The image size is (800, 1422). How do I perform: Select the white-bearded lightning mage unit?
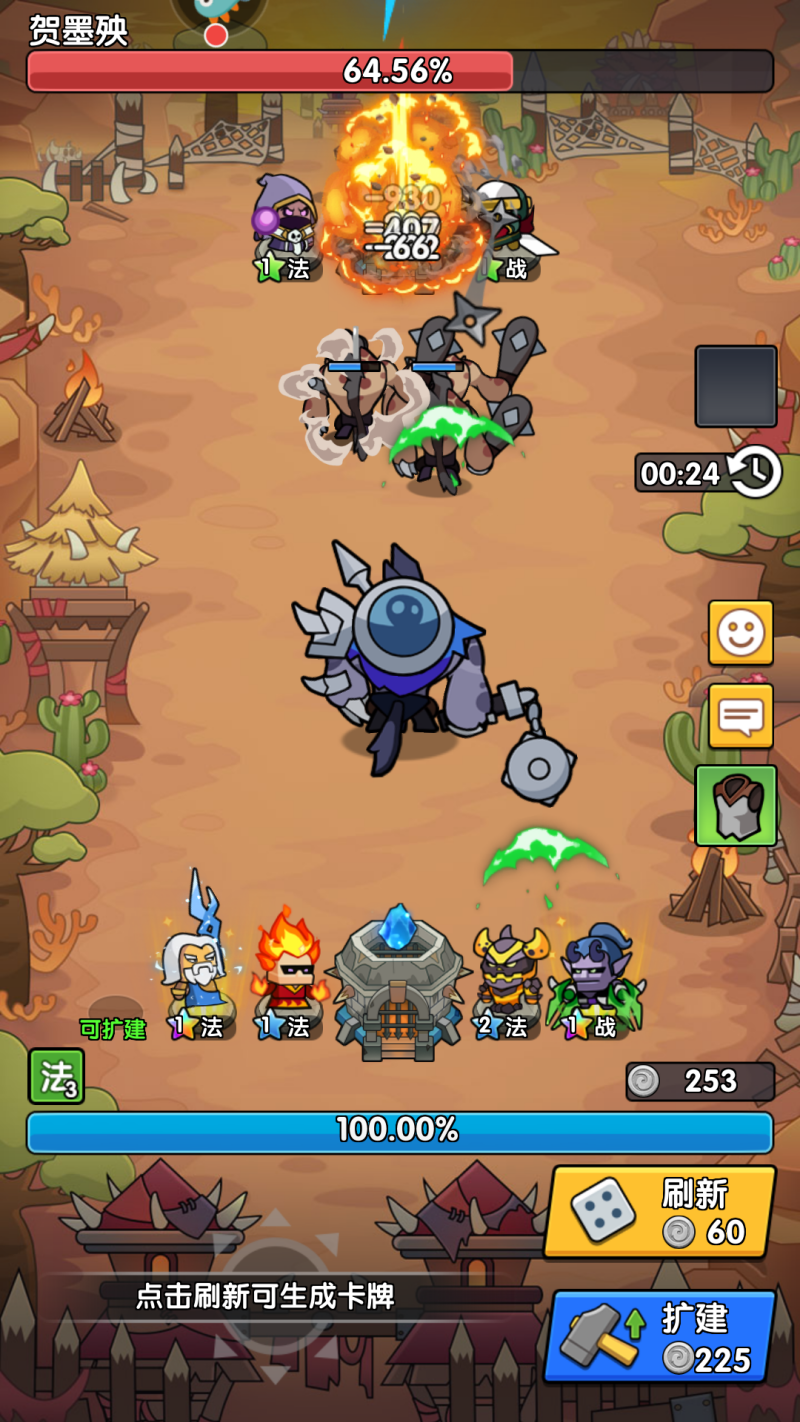[x=195, y=965]
